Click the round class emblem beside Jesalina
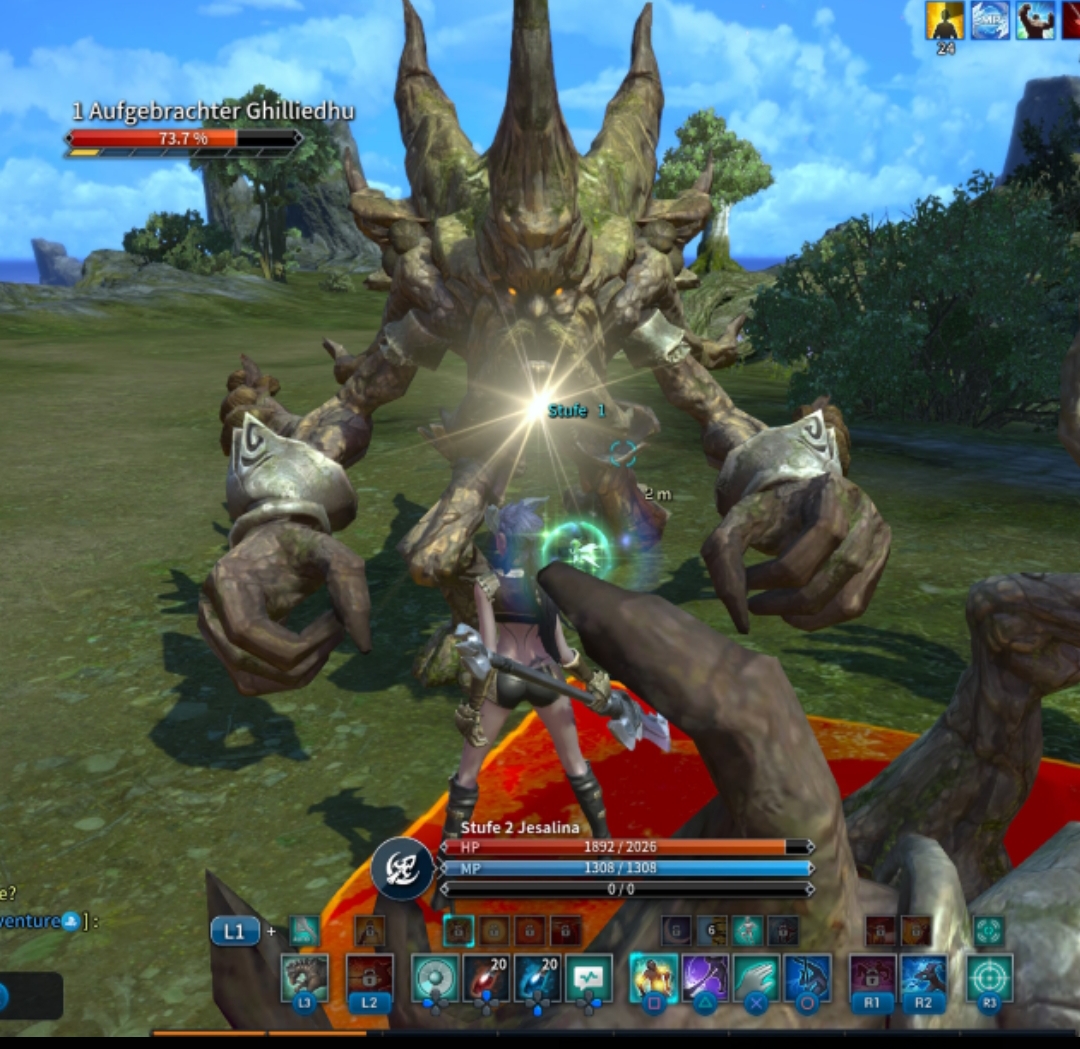 [x=402, y=869]
